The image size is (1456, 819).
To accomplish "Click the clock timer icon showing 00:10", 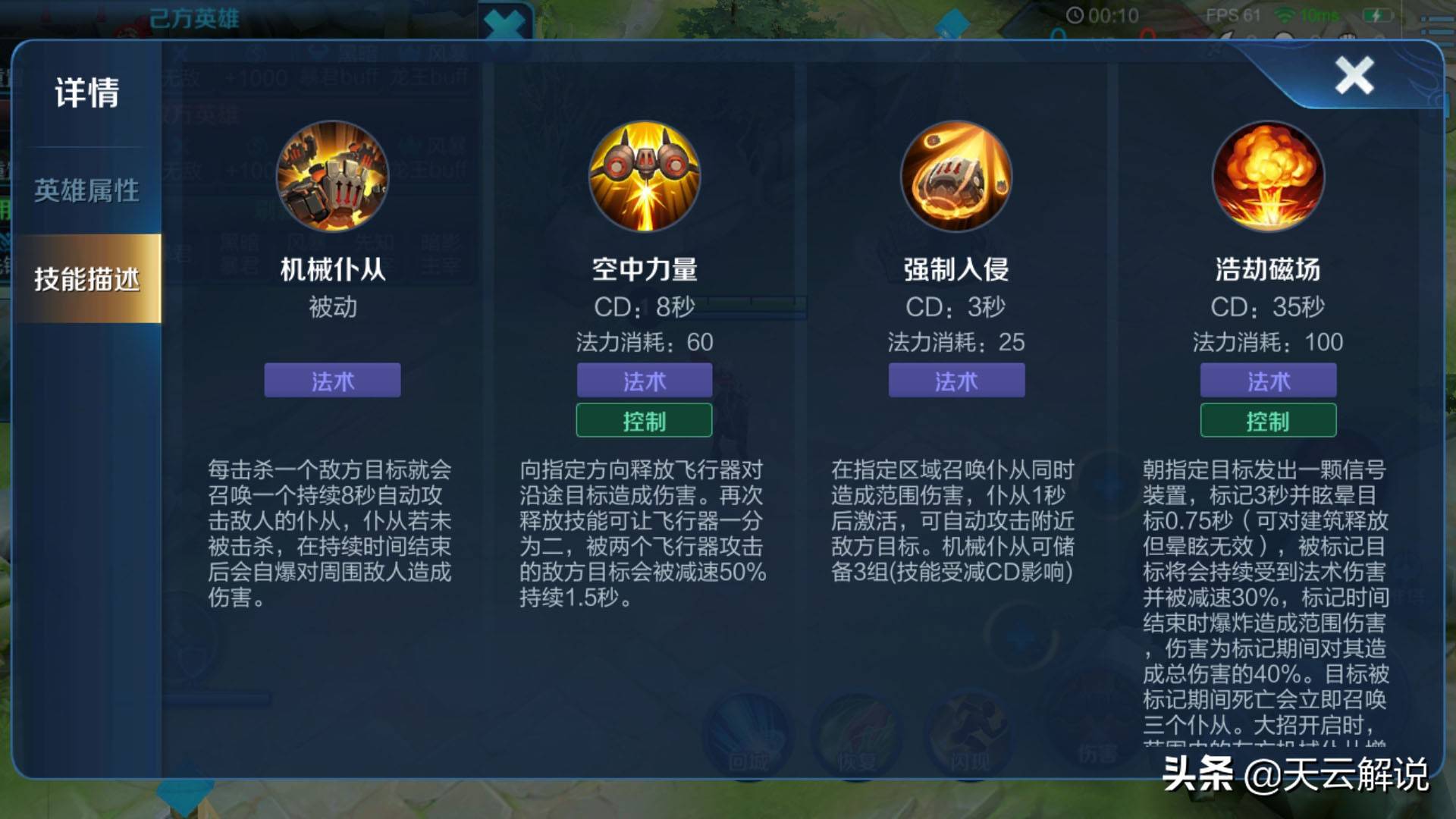I will 1075,14.
